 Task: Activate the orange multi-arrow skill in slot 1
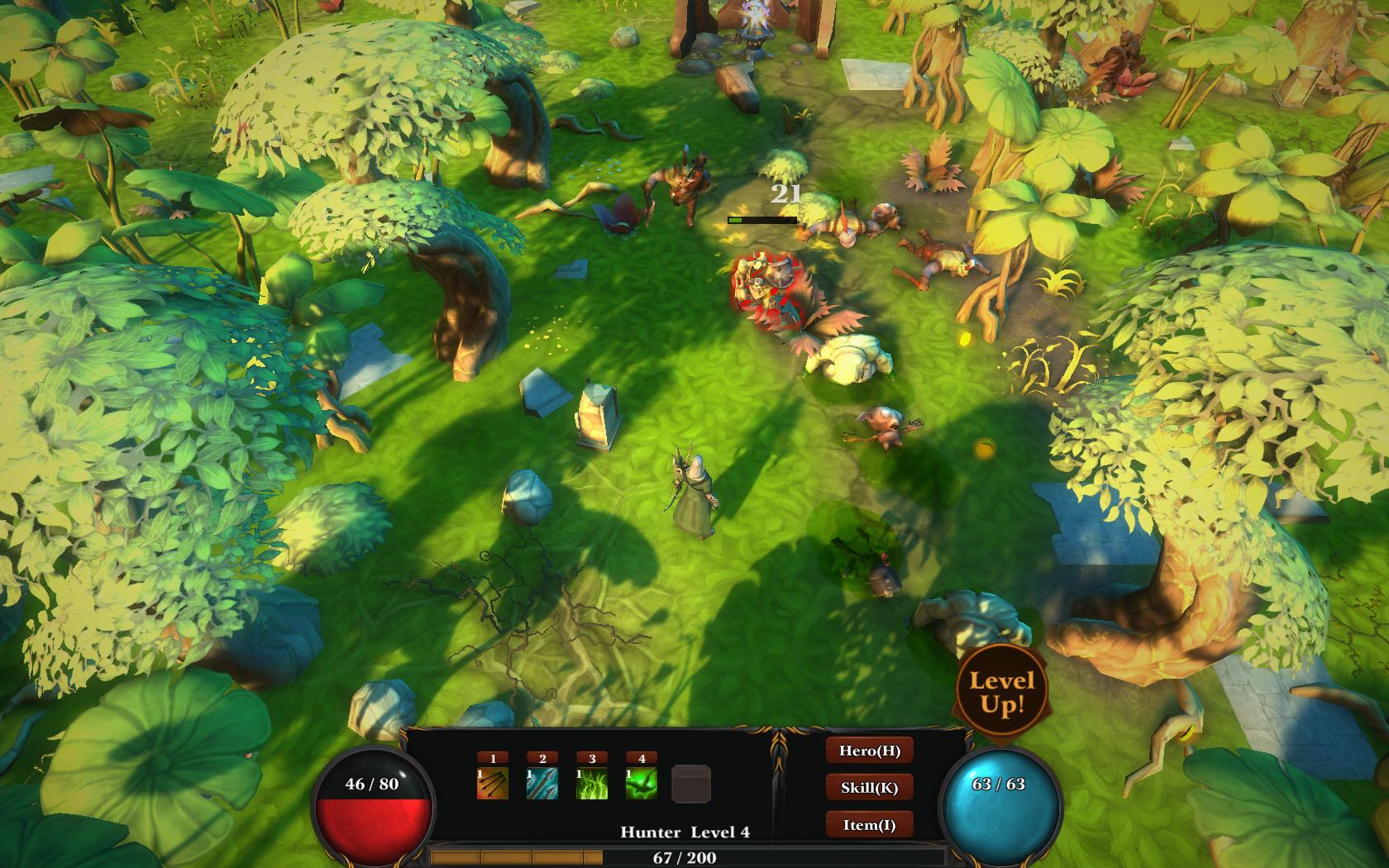493,784
